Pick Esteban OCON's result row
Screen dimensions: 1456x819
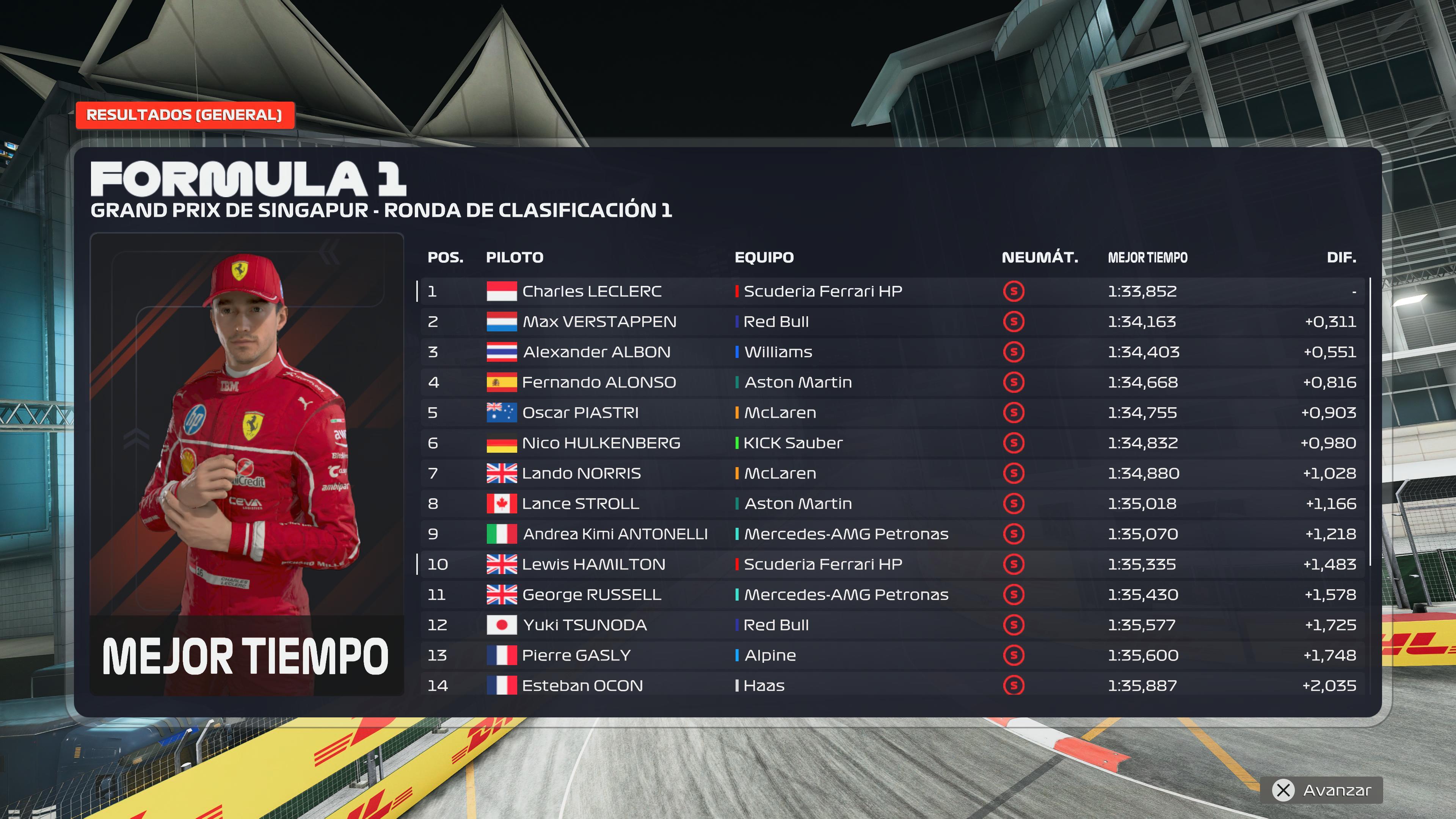click(x=892, y=686)
